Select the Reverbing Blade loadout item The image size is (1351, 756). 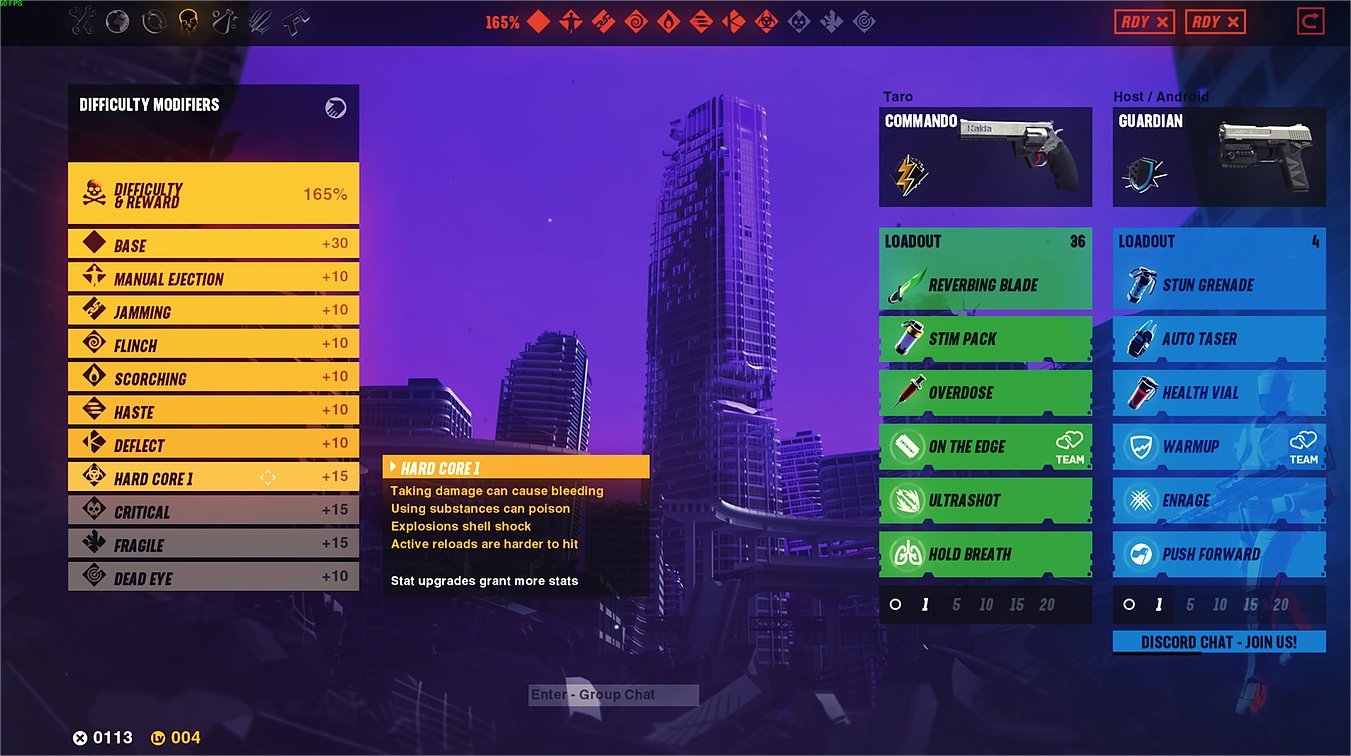tap(985, 285)
